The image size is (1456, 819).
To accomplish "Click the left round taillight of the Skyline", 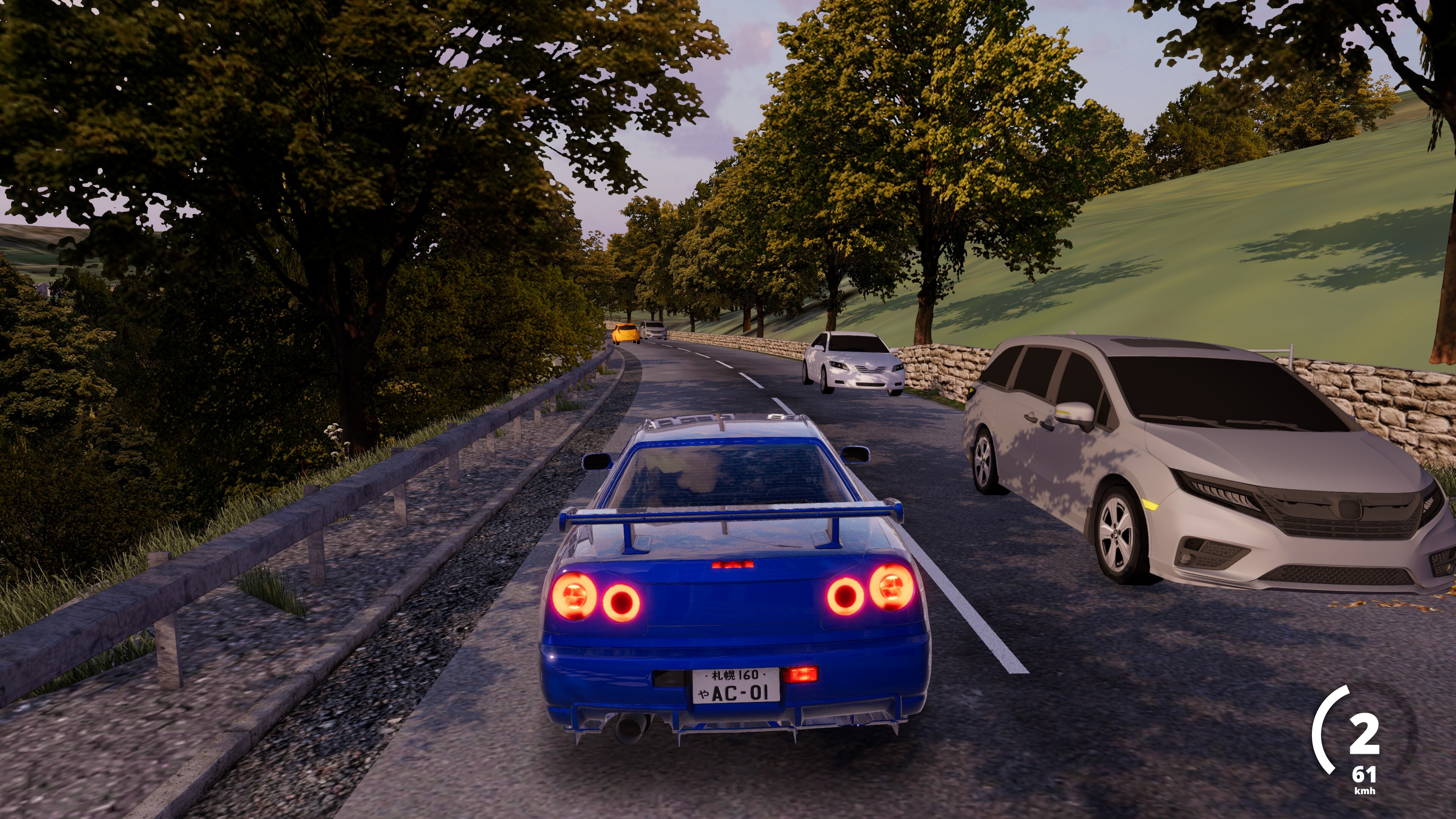I will tap(576, 598).
